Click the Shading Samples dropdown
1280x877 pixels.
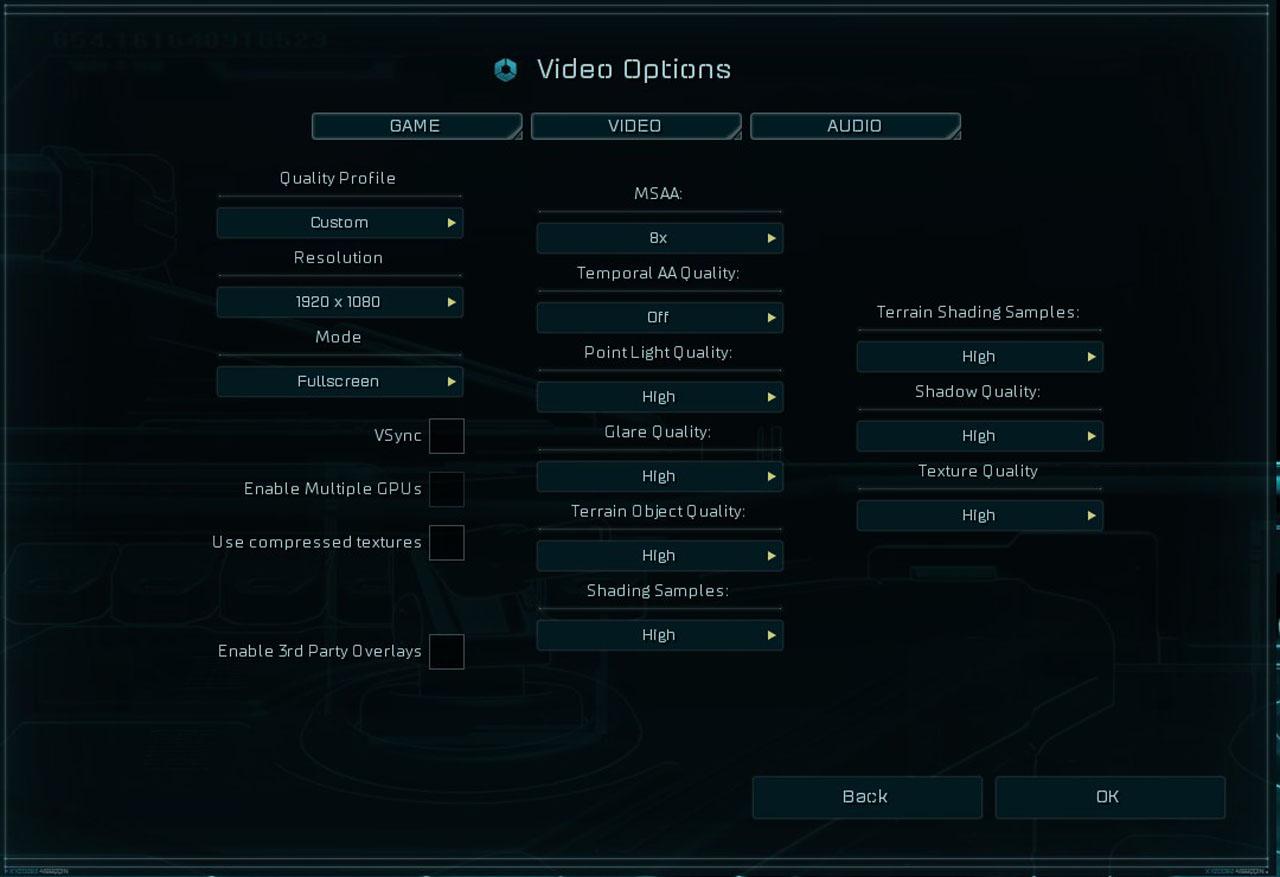pyautogui.click(x=659, y=635)
